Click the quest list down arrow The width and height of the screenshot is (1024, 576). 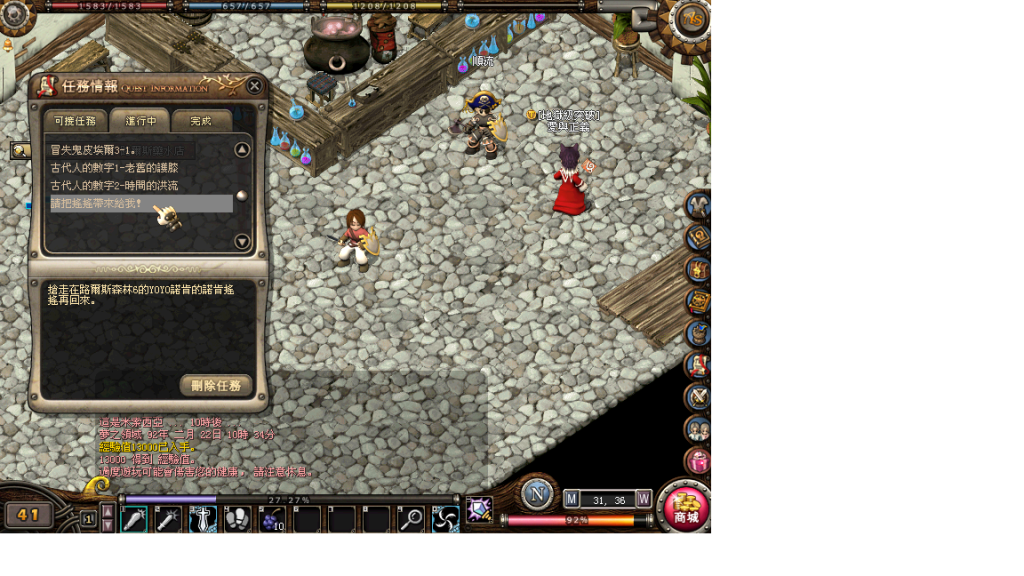tap(242, 241)
